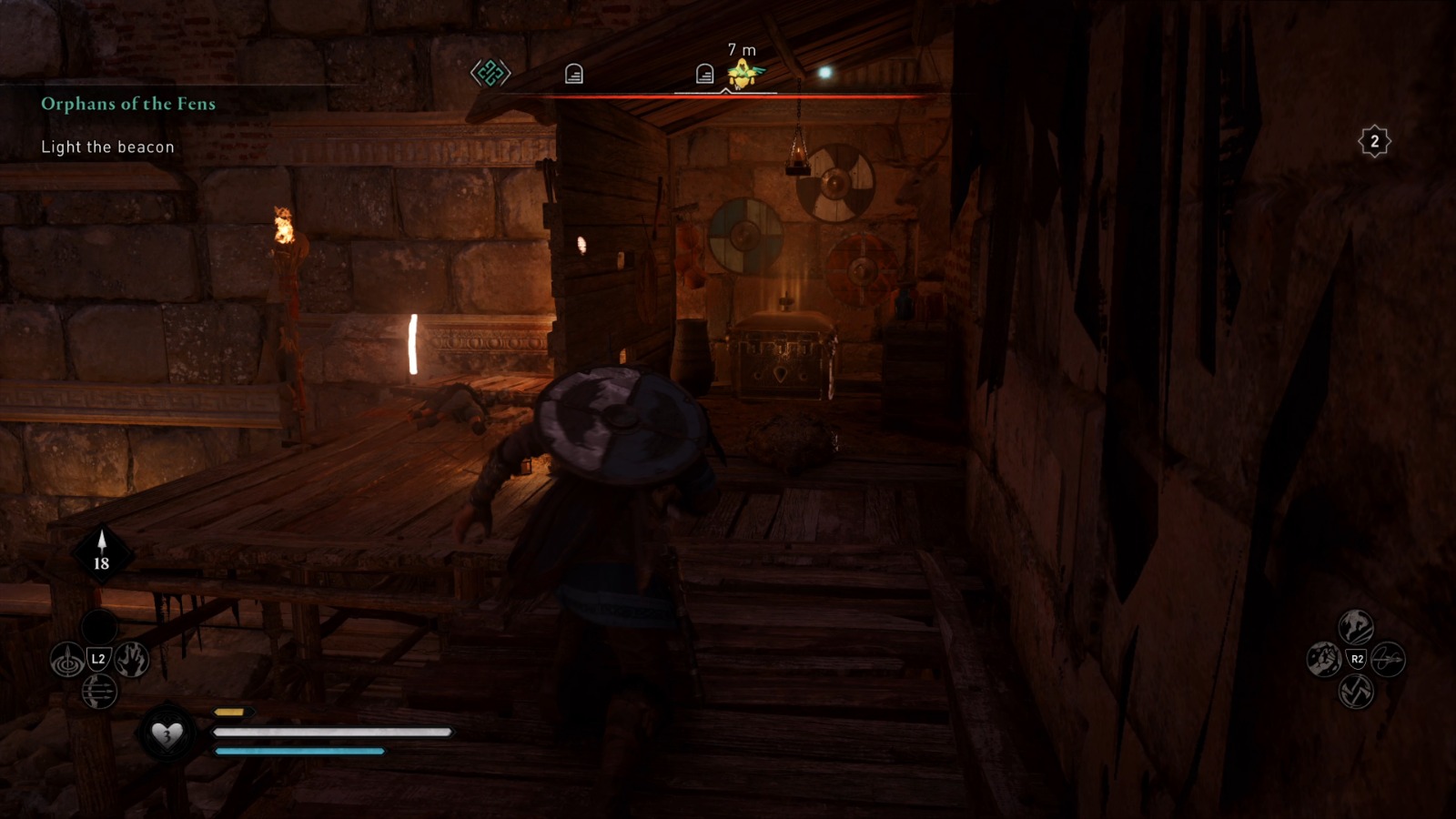Toggle the skill points star badge showing 2
The width and height of the screenshot is (1456, 819).
click(x=1374, y=141)
